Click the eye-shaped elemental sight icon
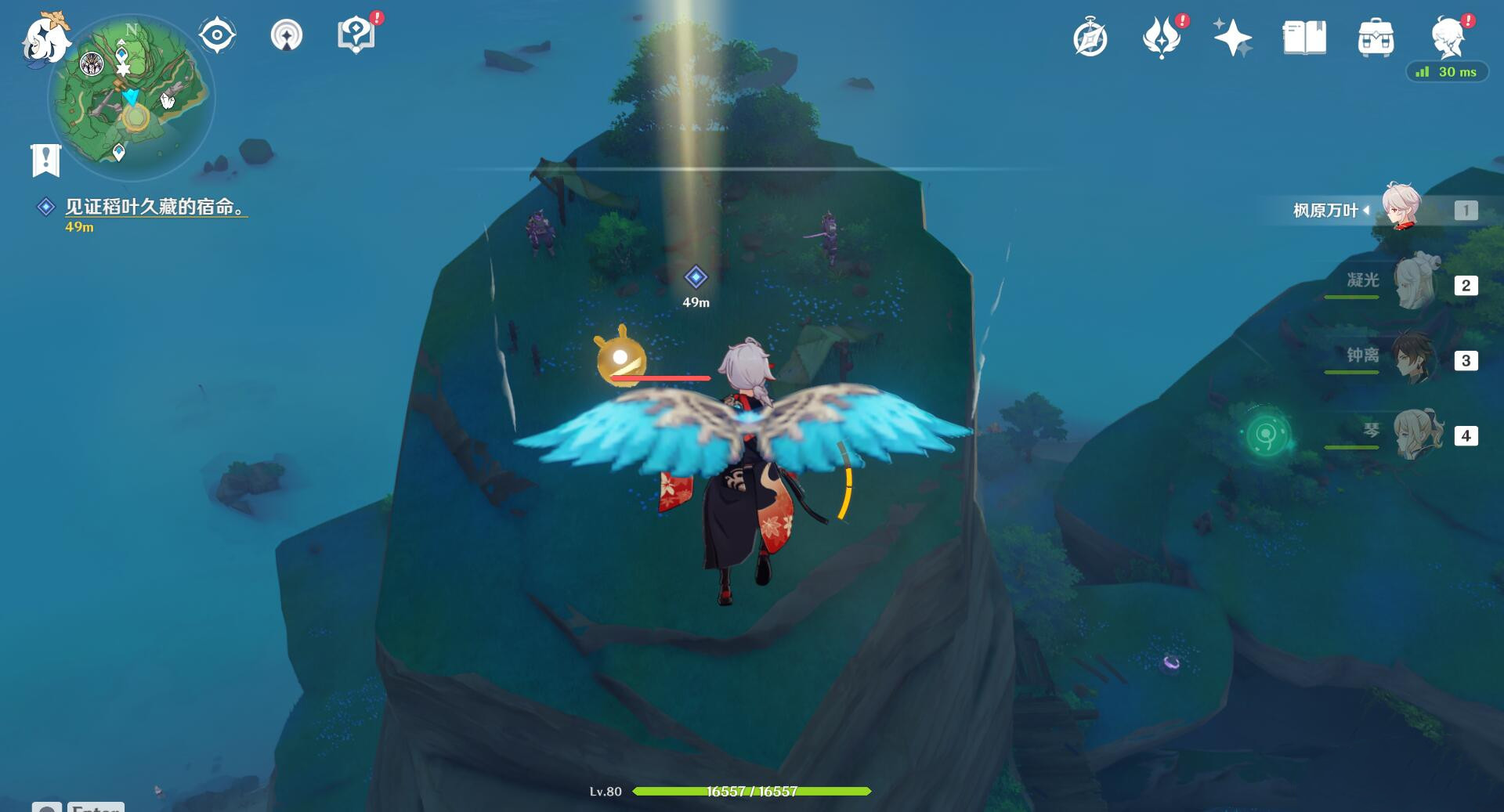This screenshot has width=1504, height=812. pos(217,36)
